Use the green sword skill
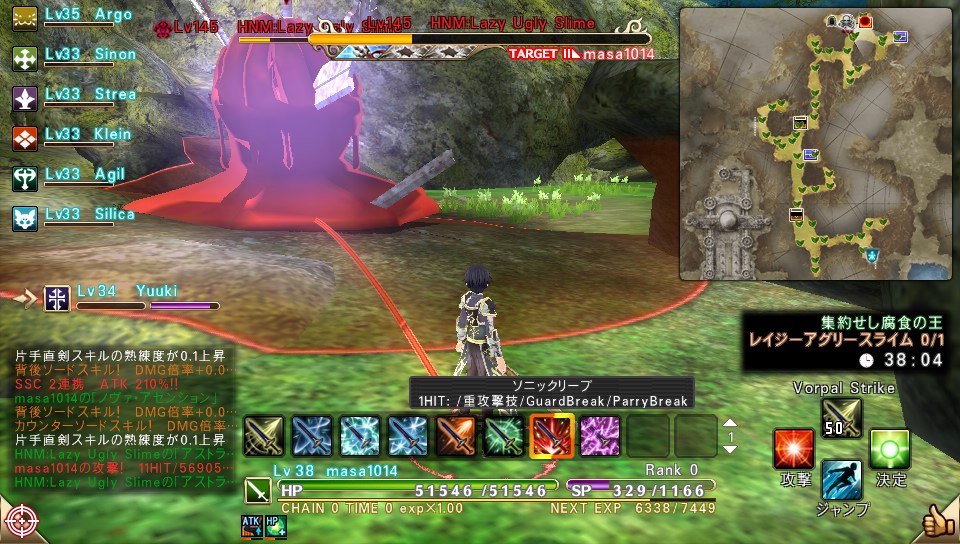 pos(503,436)
